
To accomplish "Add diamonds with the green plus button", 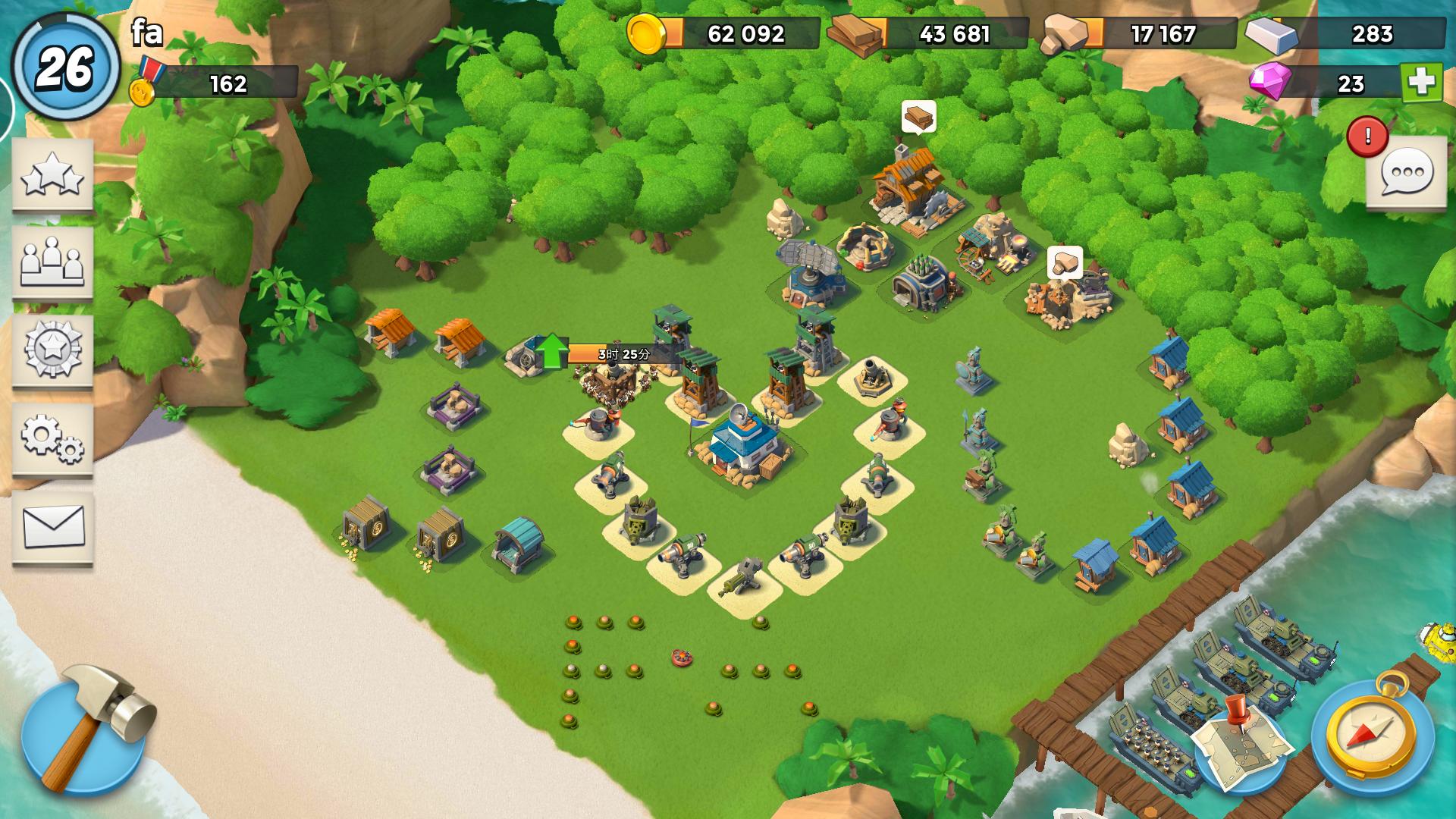I will 1421,83.
